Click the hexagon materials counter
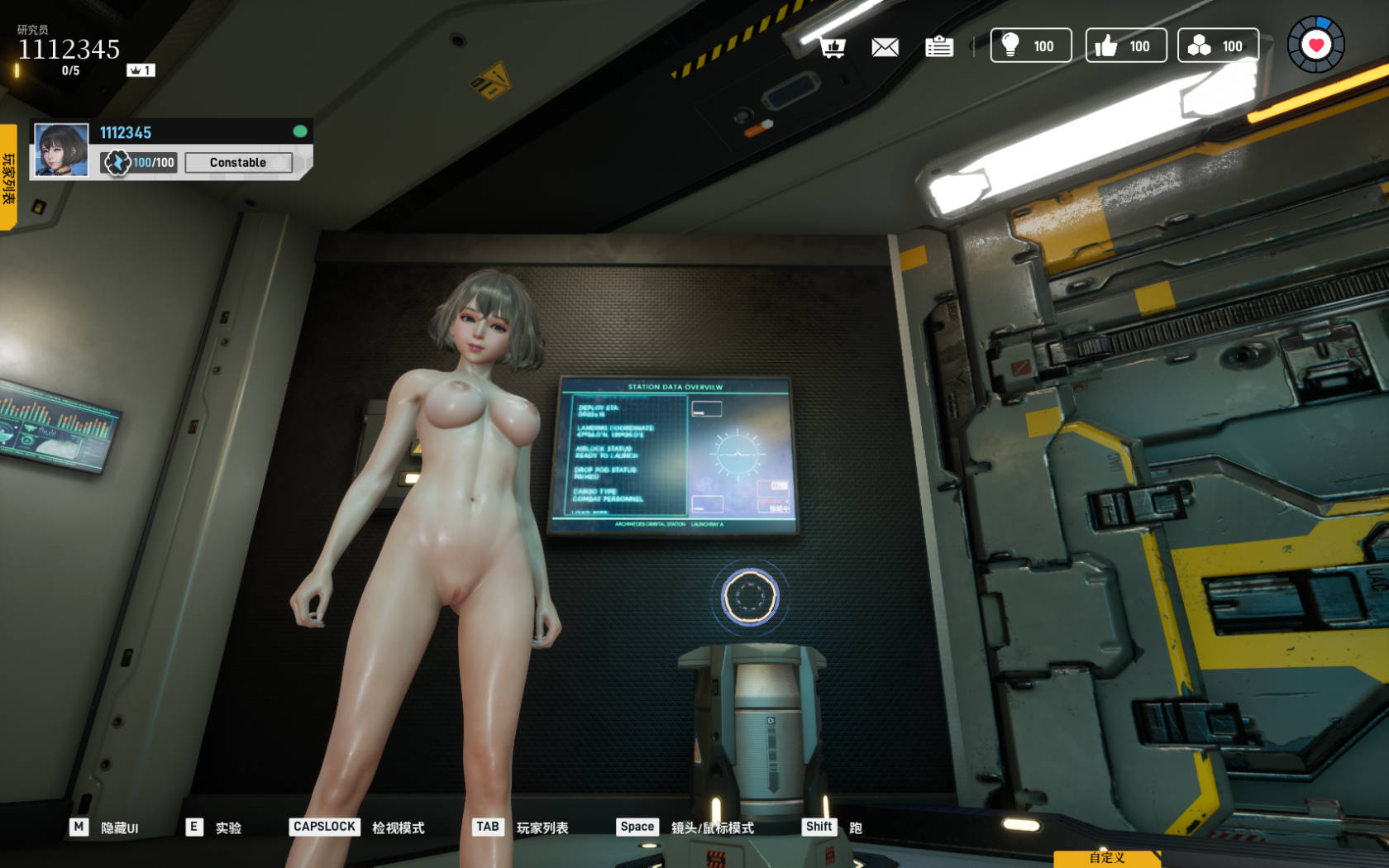Image resolution: width=1389 pixels, height=868 pixels. click(x=1218, y=45)
